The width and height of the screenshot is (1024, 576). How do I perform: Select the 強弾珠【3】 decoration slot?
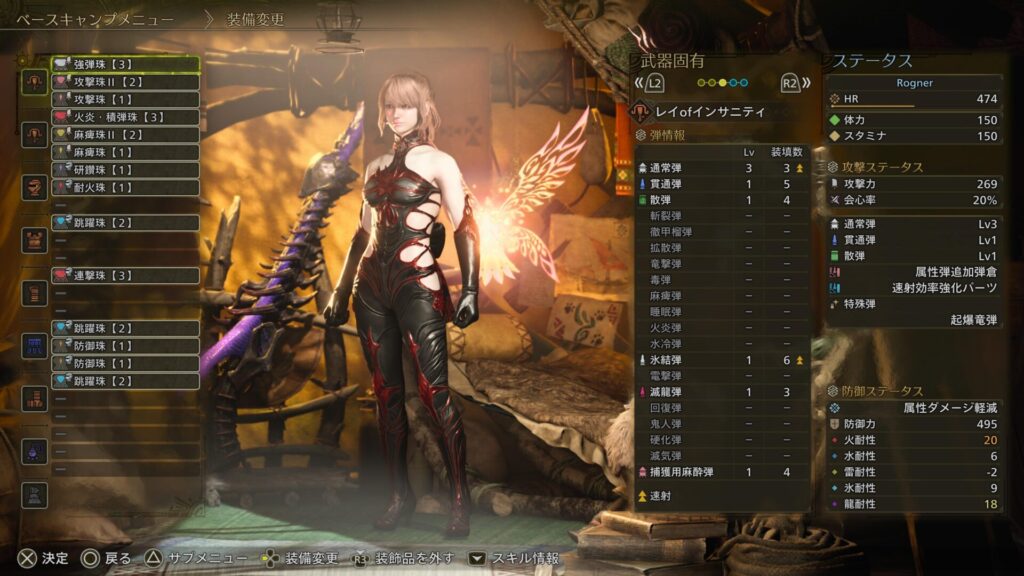click(x=125, y=64)
